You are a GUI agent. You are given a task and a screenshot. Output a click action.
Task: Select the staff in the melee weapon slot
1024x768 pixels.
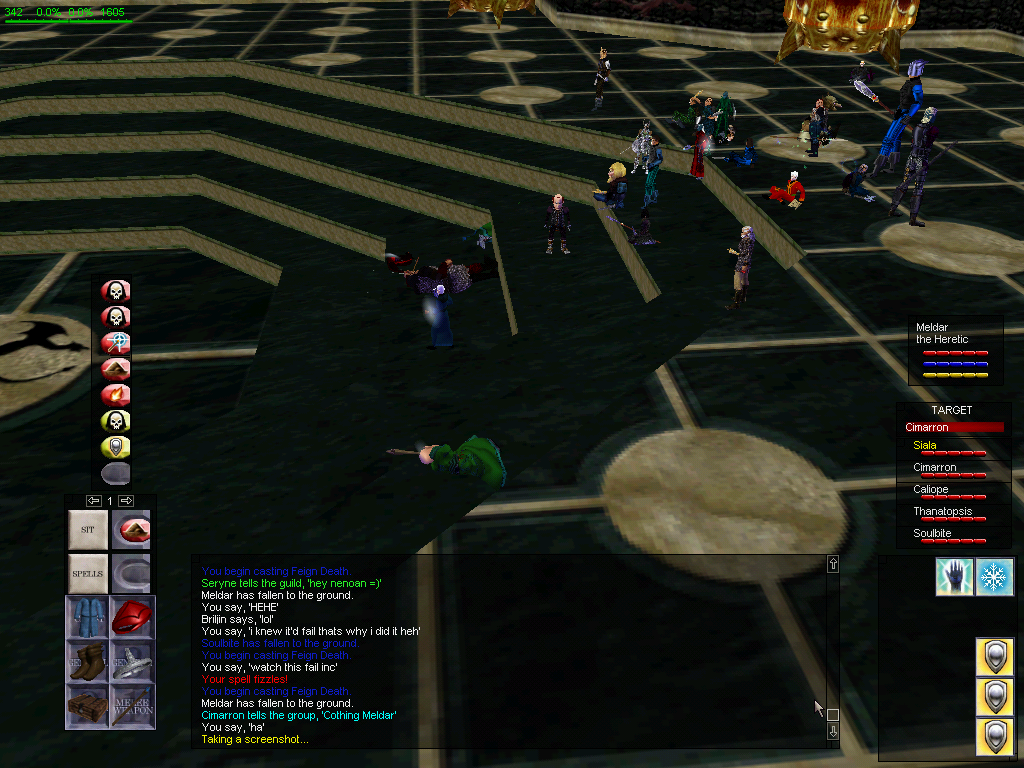131,706
